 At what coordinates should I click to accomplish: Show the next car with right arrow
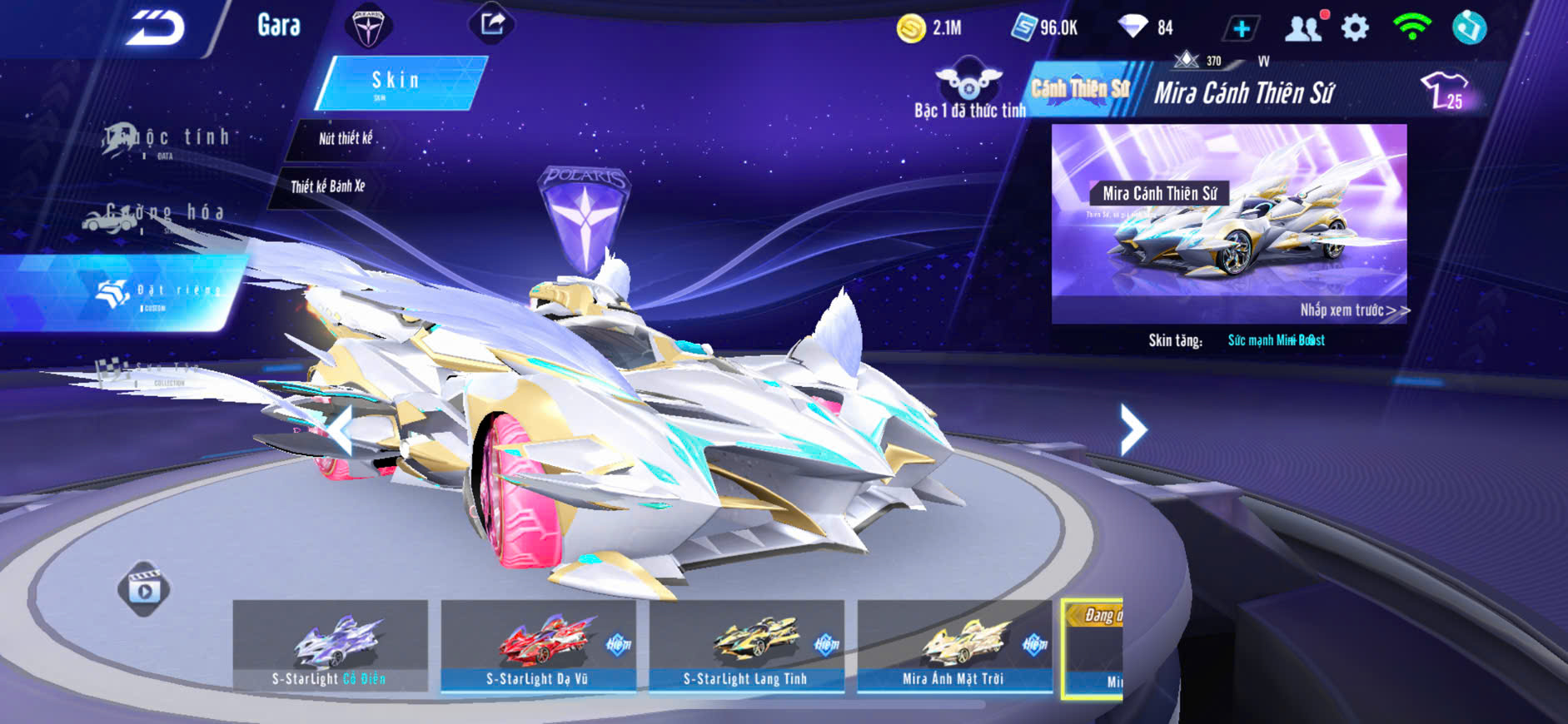[x=1132, y=429]
